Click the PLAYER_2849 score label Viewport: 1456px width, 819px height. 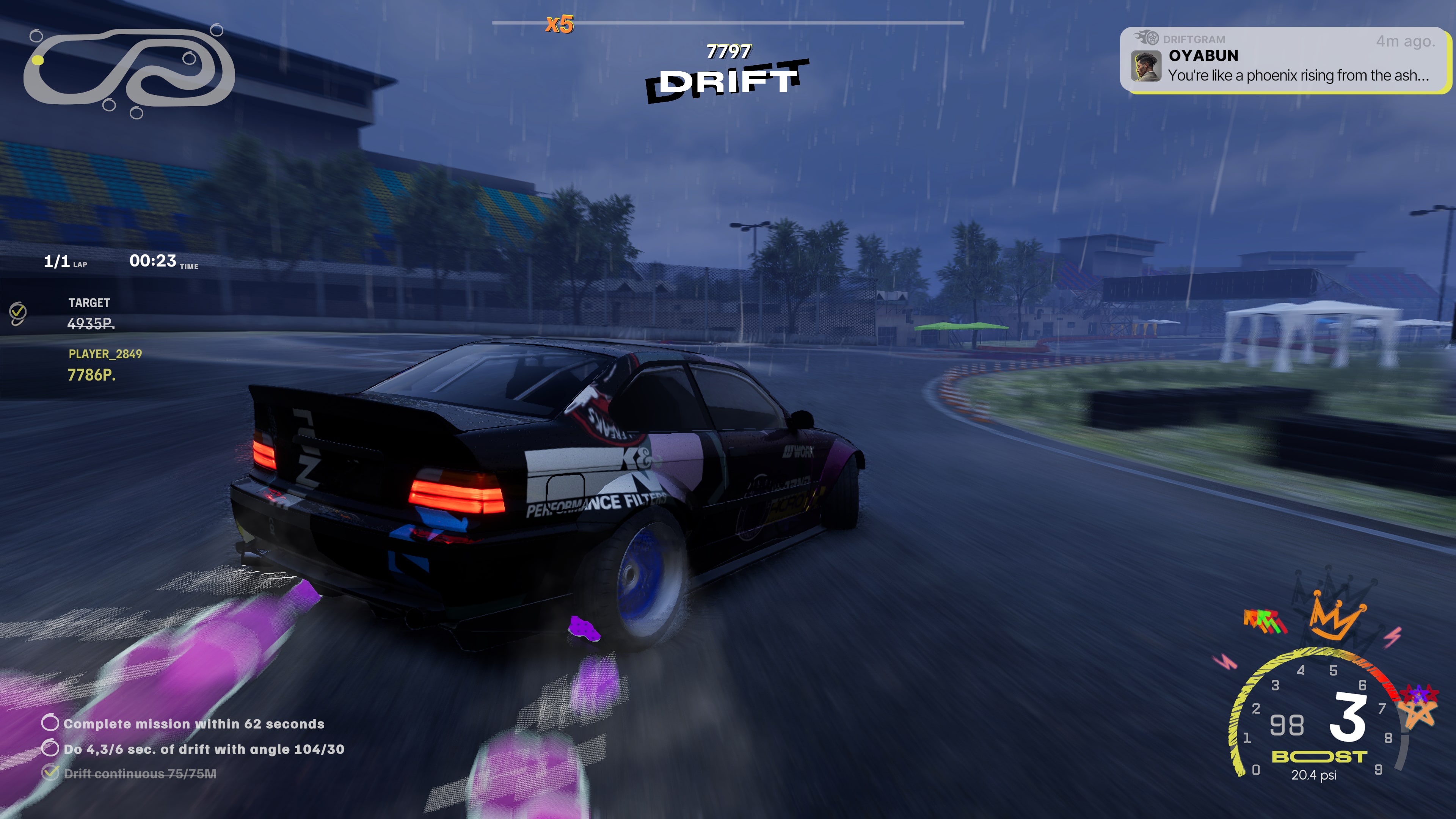pos(106,355)
